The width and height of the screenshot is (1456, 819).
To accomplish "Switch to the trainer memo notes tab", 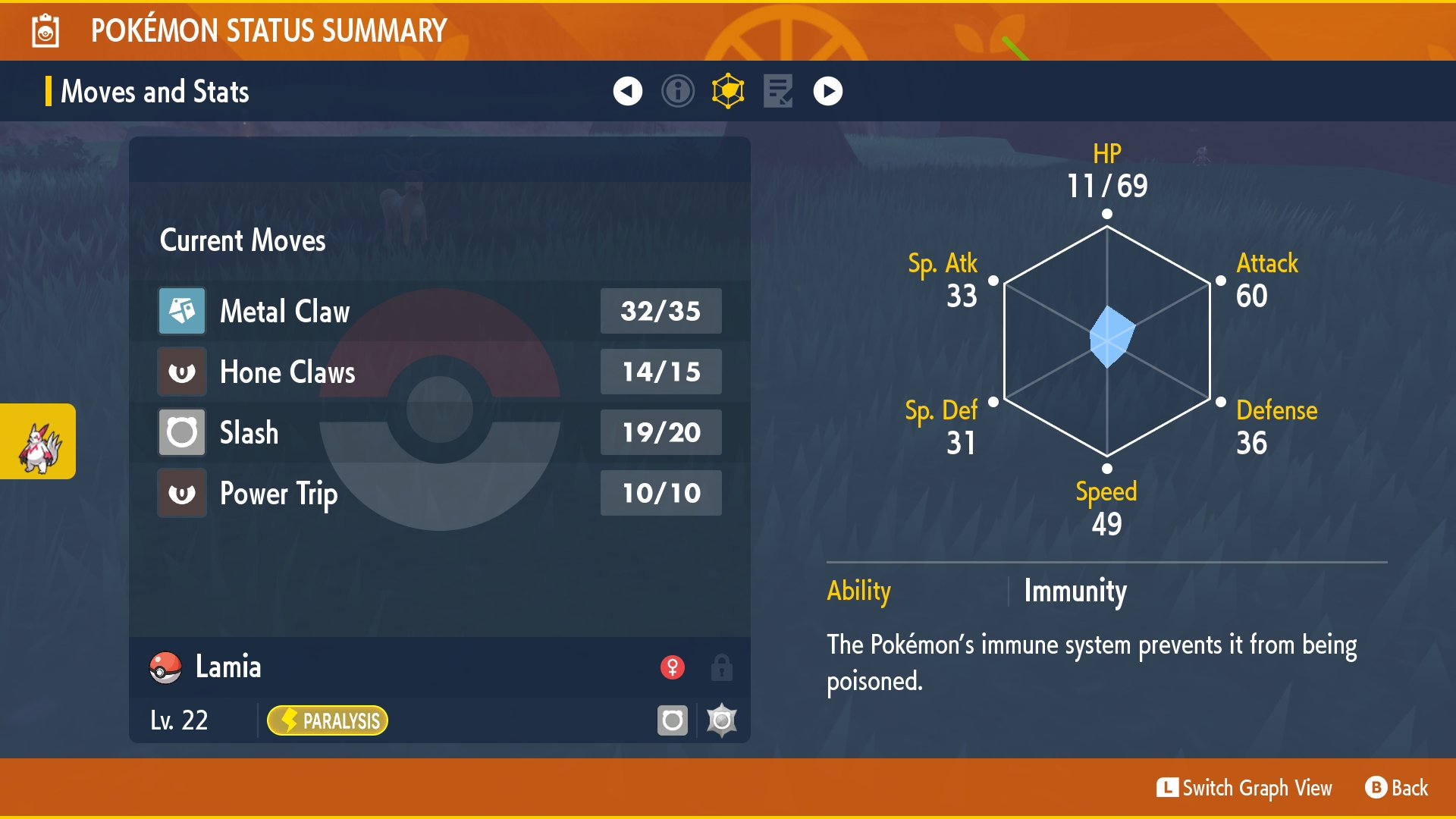I will tap(778, 91).
